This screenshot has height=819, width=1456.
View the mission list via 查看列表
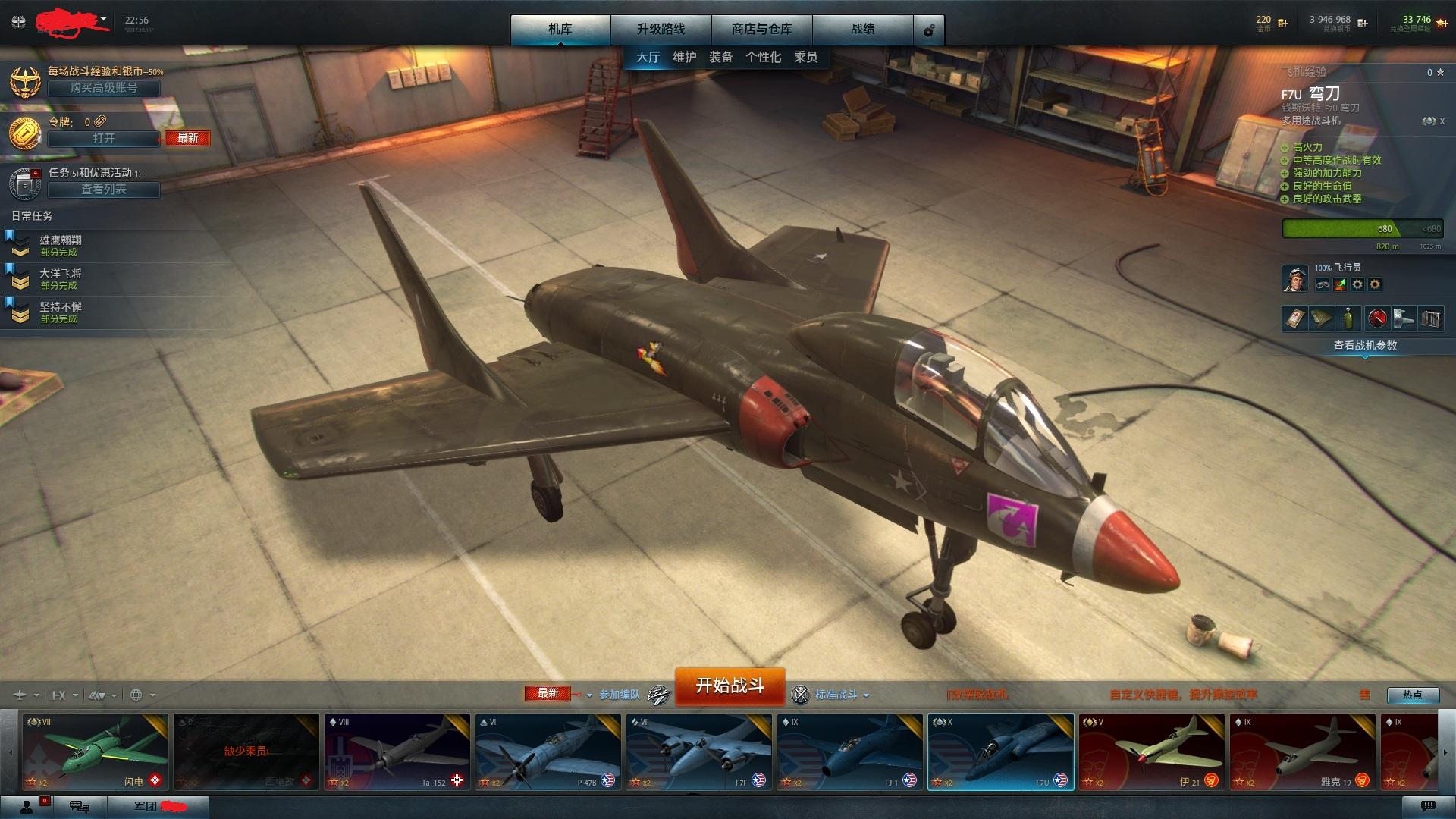104,190
